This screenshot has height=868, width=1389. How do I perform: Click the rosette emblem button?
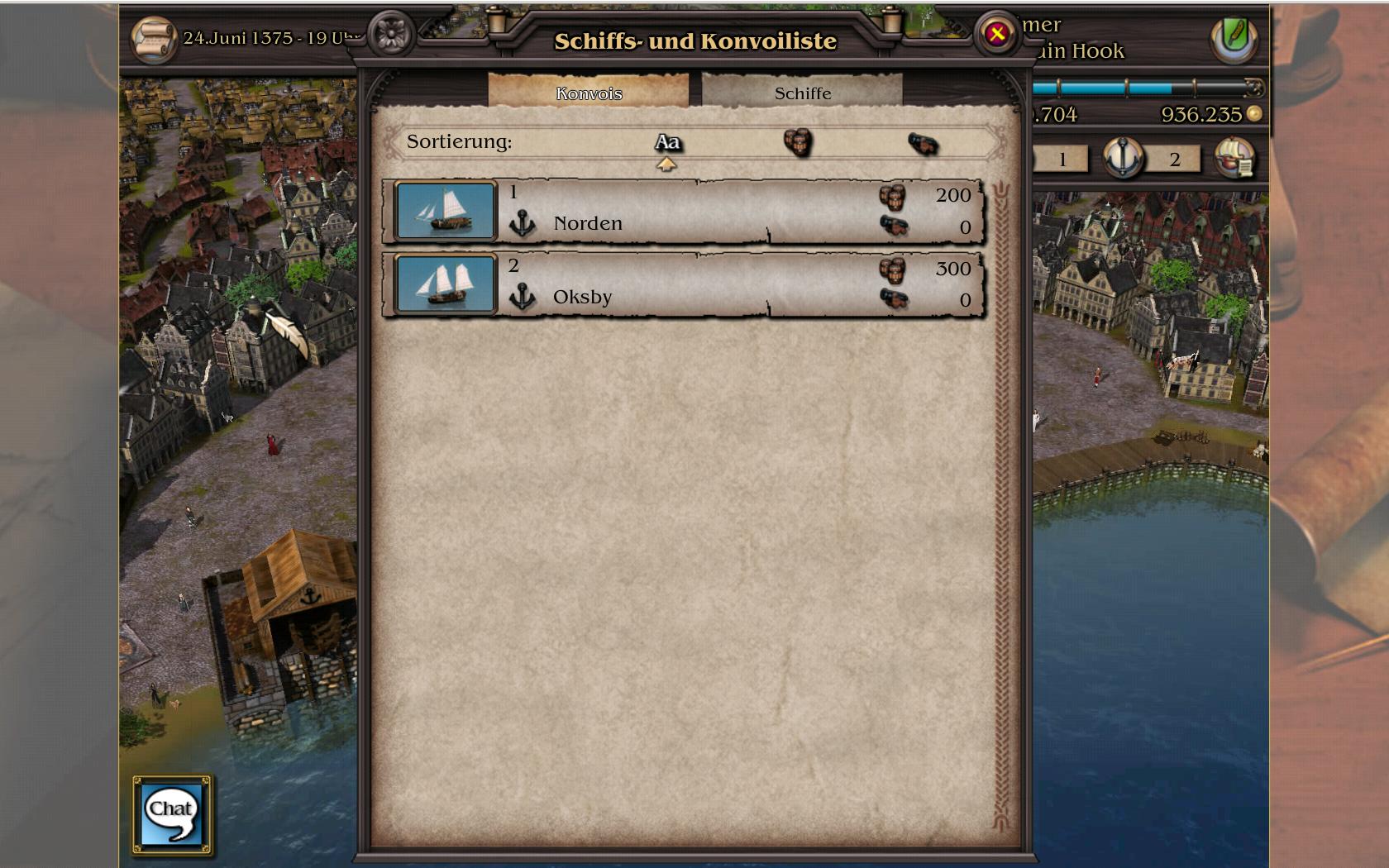pos(389,35)
